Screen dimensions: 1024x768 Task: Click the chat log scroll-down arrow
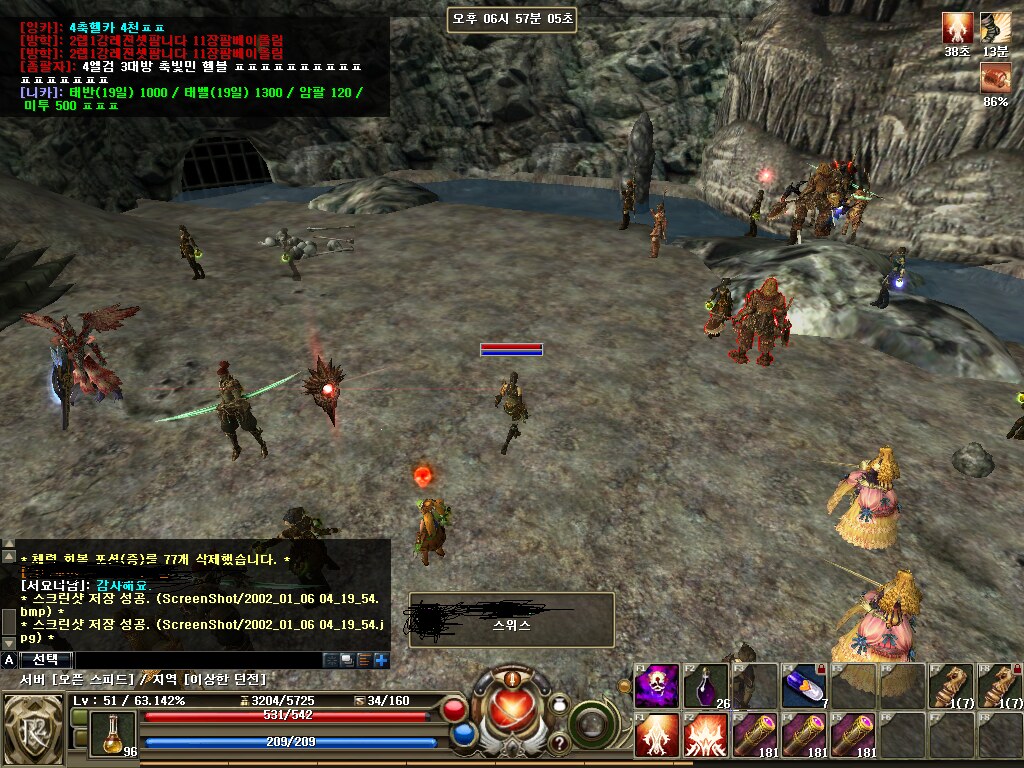[8, 641]
